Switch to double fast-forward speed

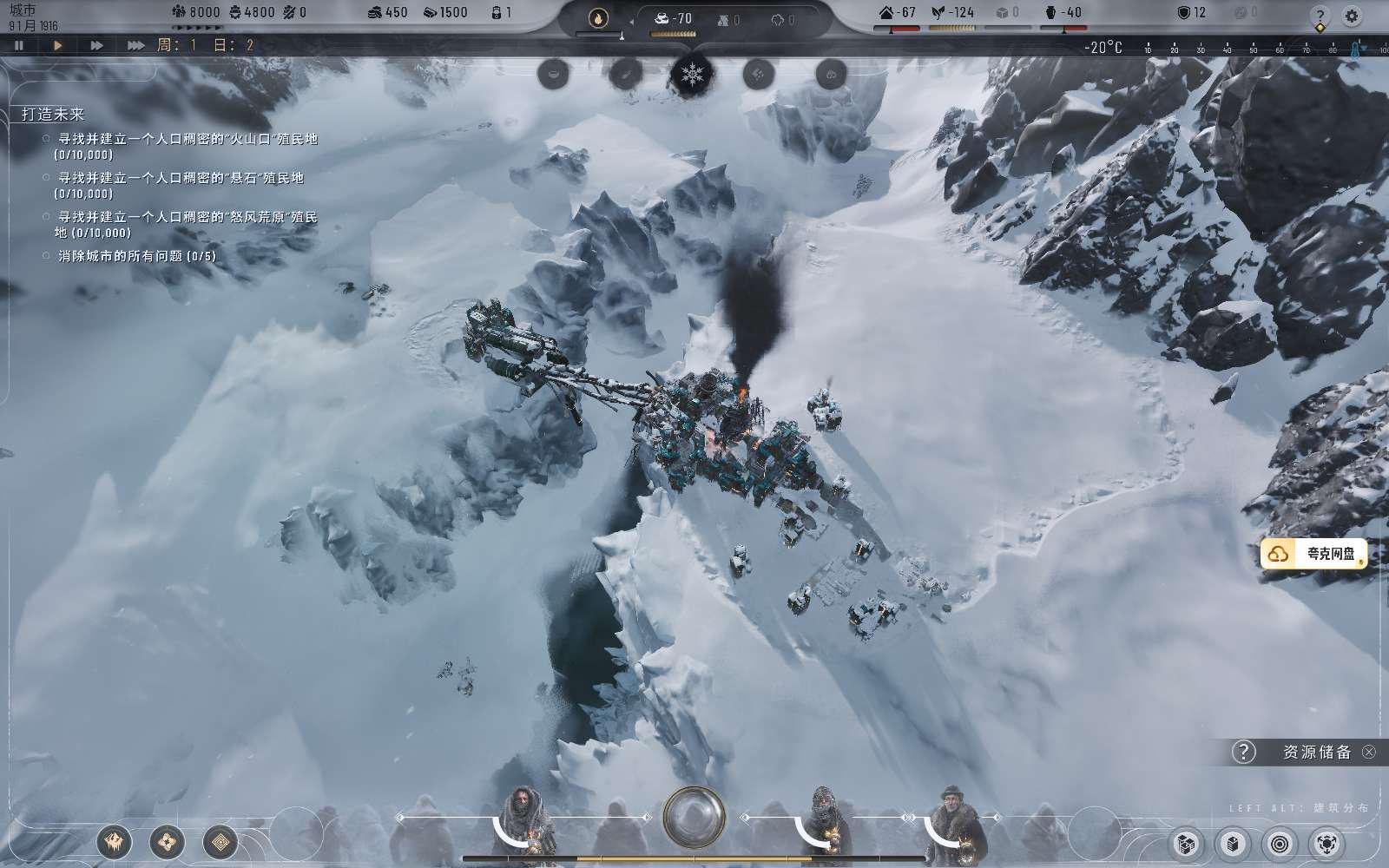point(96,45)
